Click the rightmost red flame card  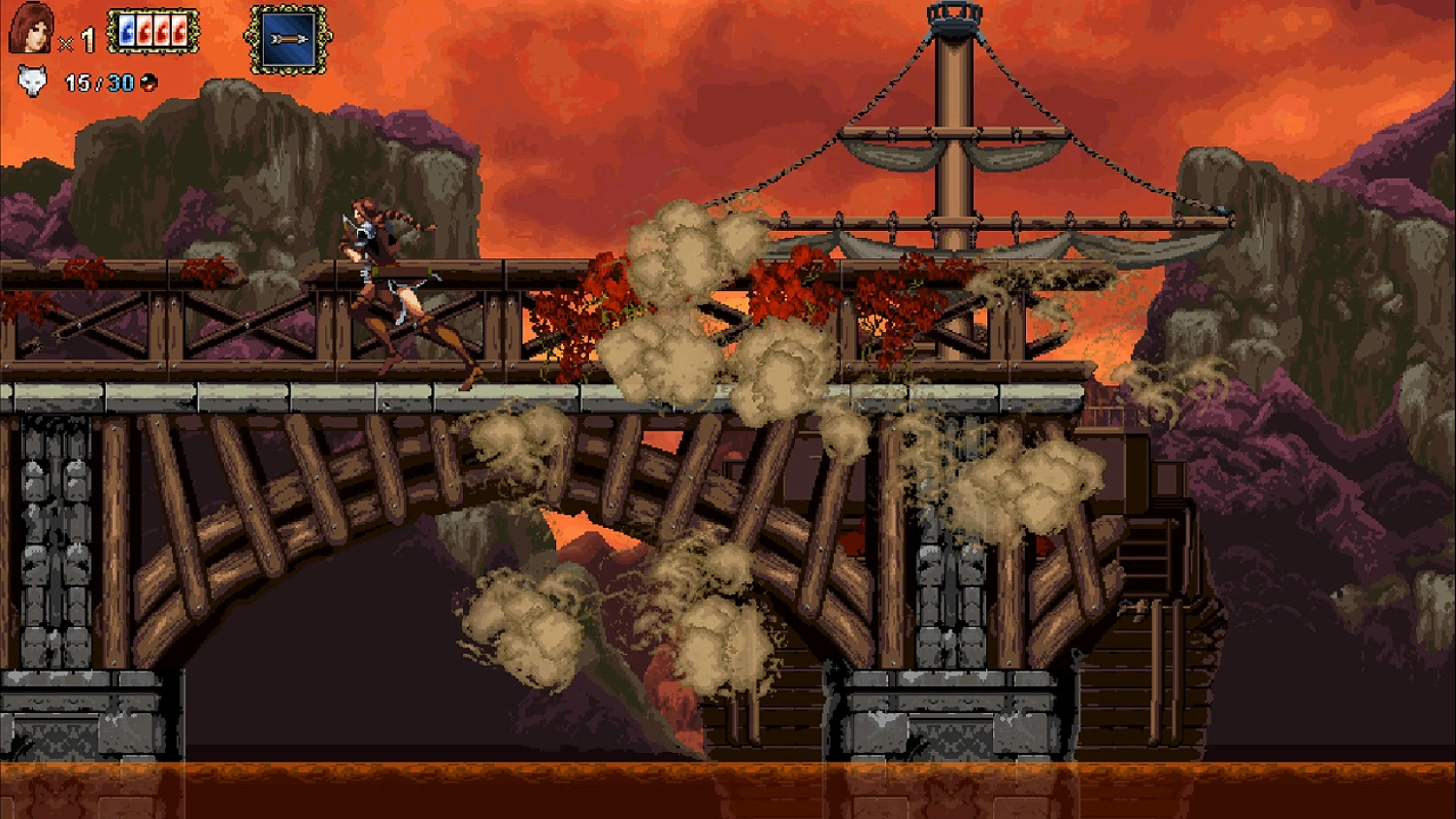179,32
